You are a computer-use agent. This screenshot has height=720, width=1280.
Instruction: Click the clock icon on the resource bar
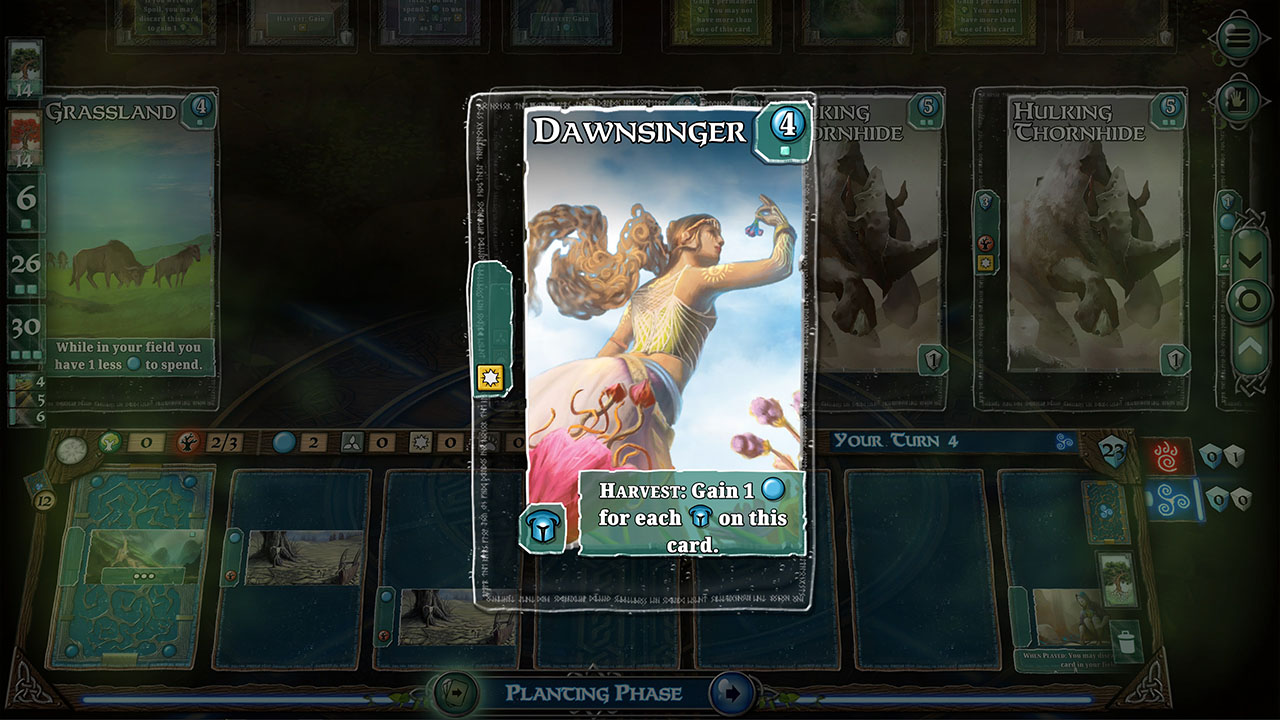[71, 450]
